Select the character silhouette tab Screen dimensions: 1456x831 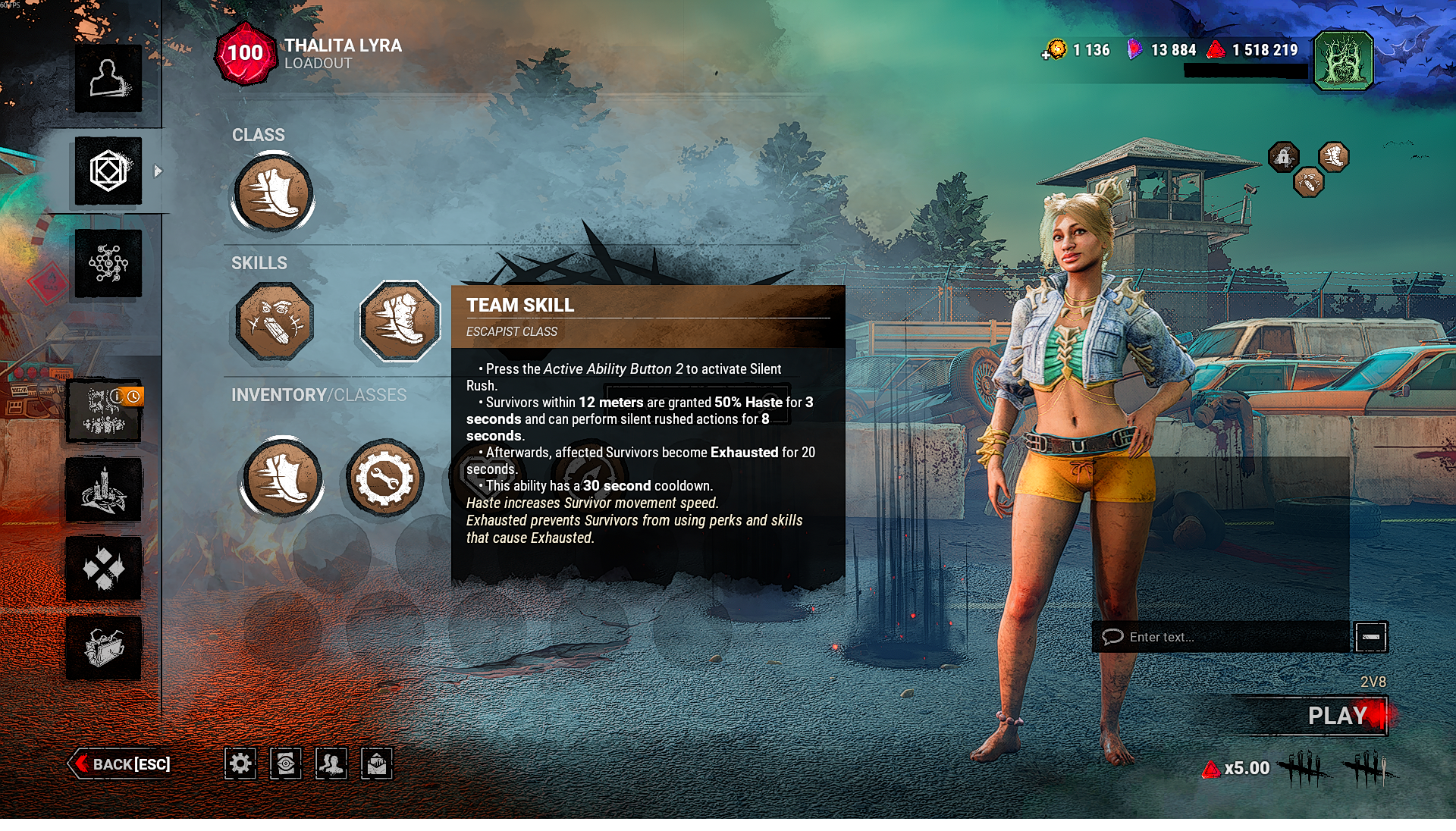click(108, 79)
